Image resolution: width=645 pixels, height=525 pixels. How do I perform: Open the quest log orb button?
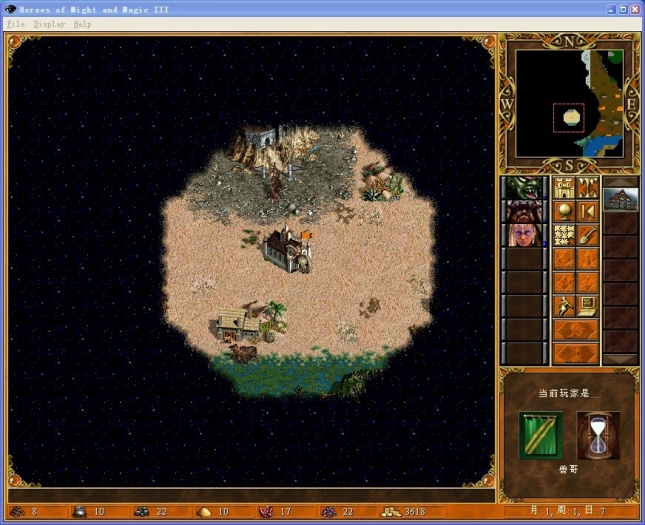pos(564,211)
